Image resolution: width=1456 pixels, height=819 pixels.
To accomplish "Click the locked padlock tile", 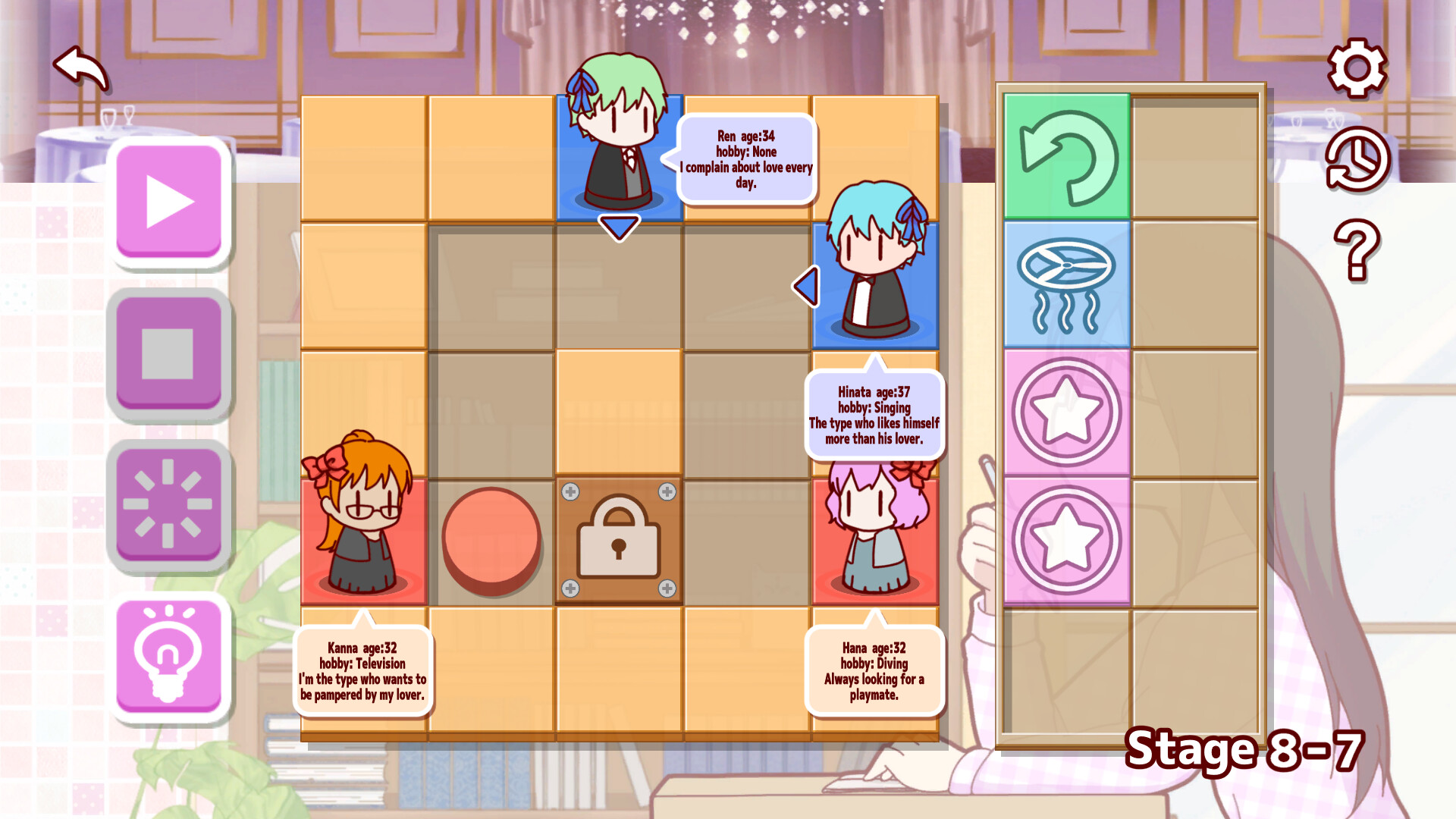I will click(618, 539).
